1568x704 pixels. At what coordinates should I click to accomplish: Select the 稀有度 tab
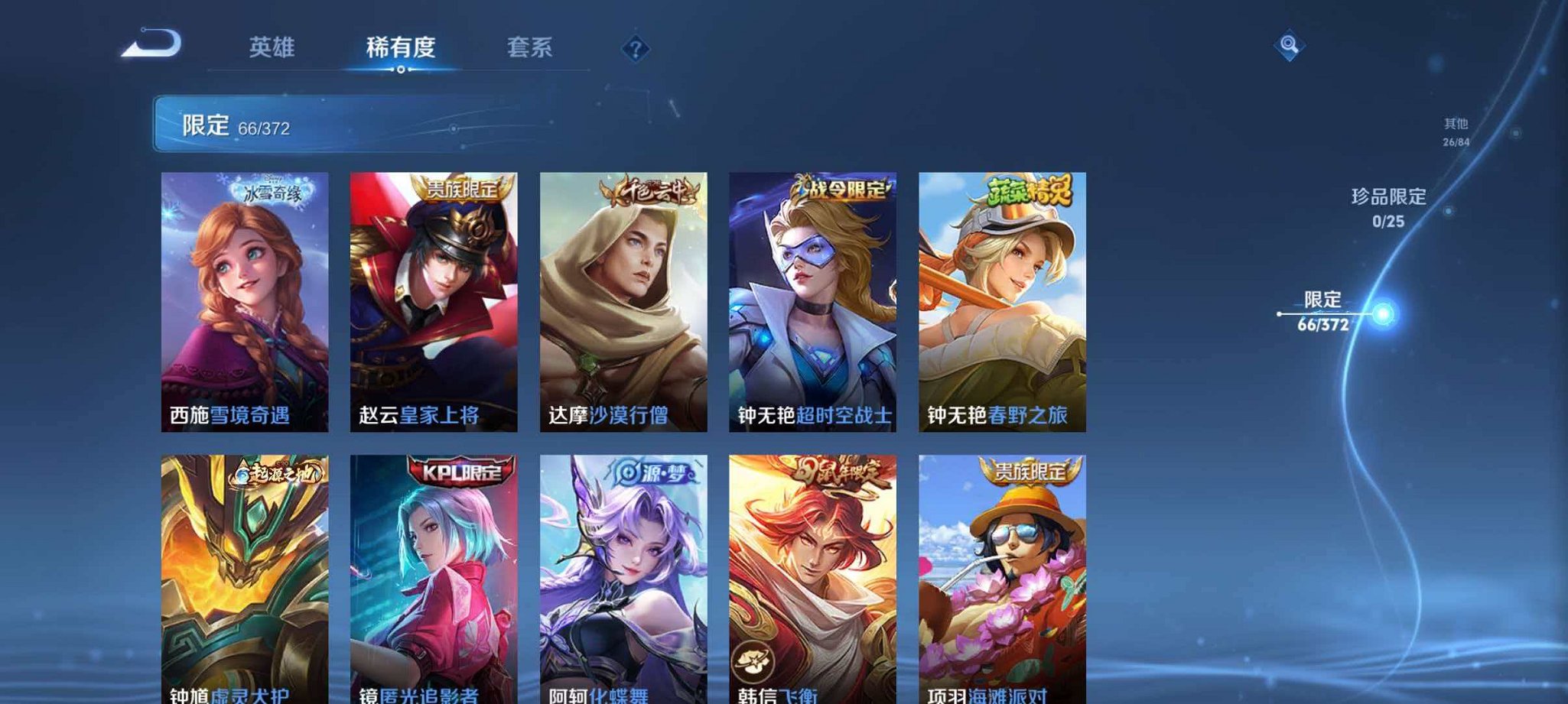tap(402, 47)
